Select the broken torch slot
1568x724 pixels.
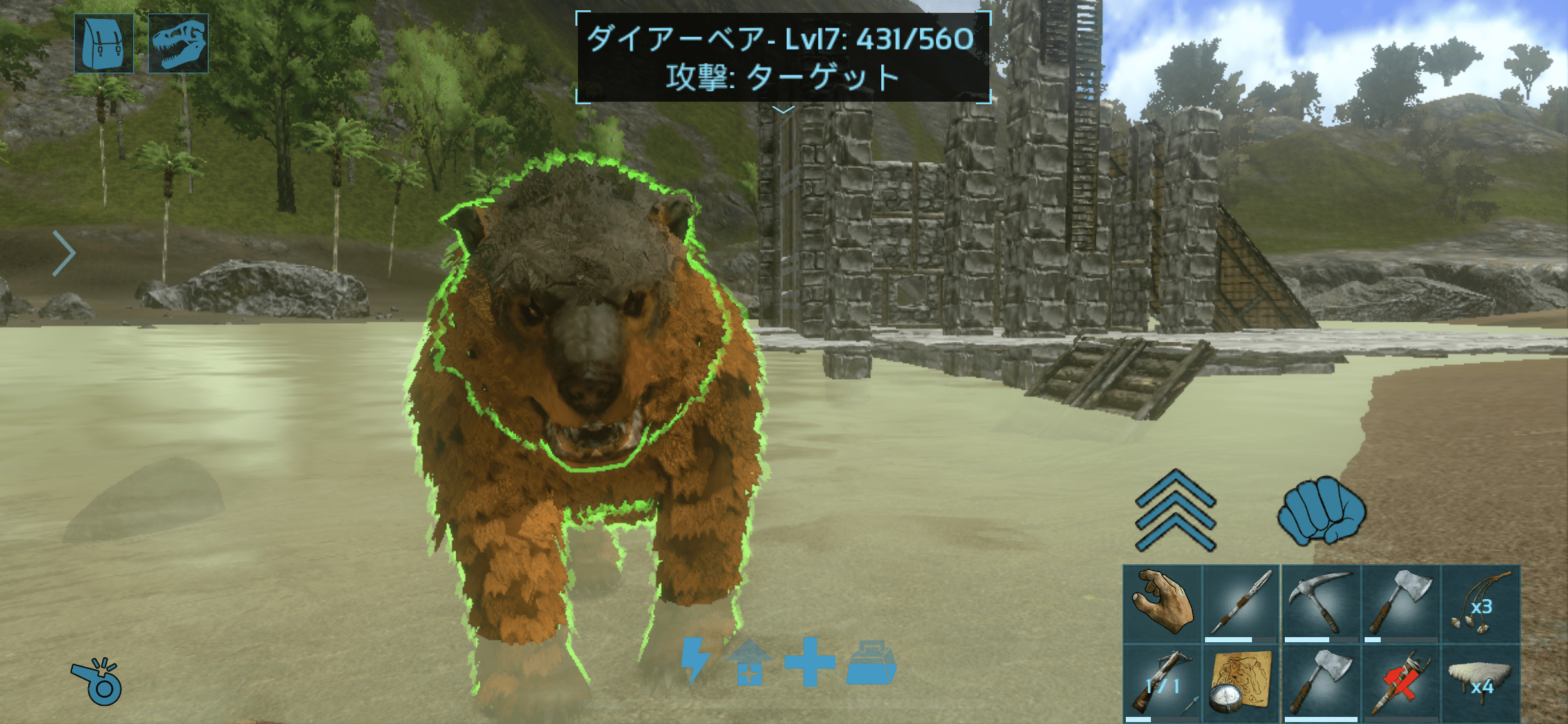coord(1401,684)
